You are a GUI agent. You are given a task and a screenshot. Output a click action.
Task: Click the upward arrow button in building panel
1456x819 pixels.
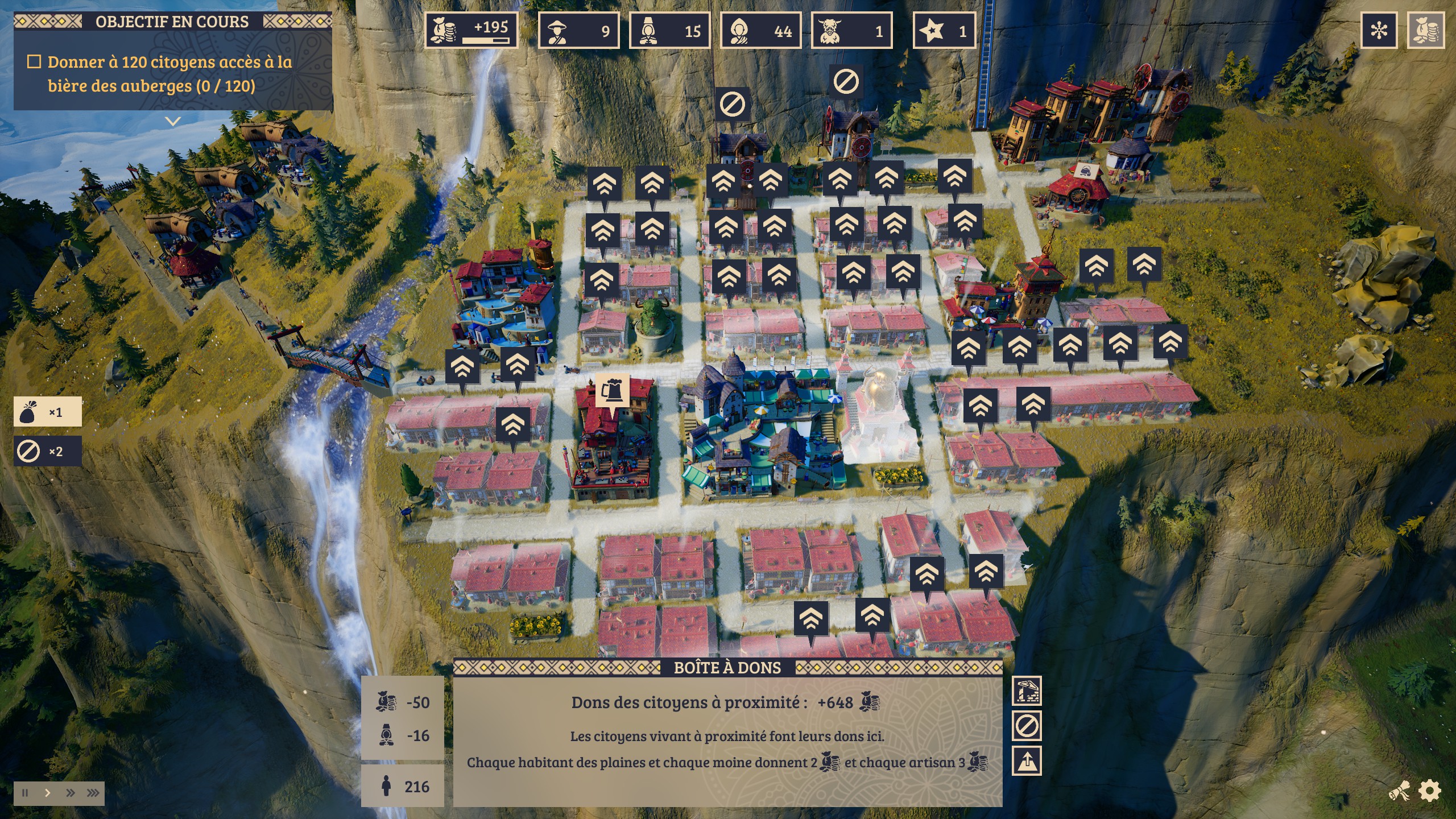click(1027, 761)
